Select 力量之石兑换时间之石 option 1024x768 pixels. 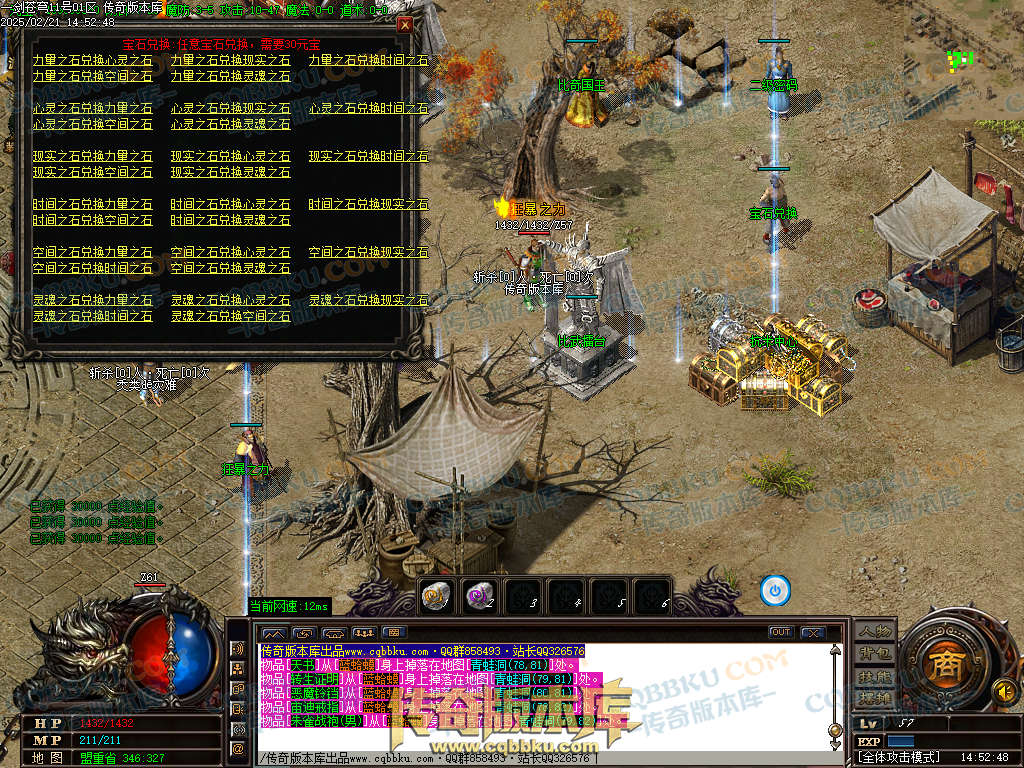point(368,60)
